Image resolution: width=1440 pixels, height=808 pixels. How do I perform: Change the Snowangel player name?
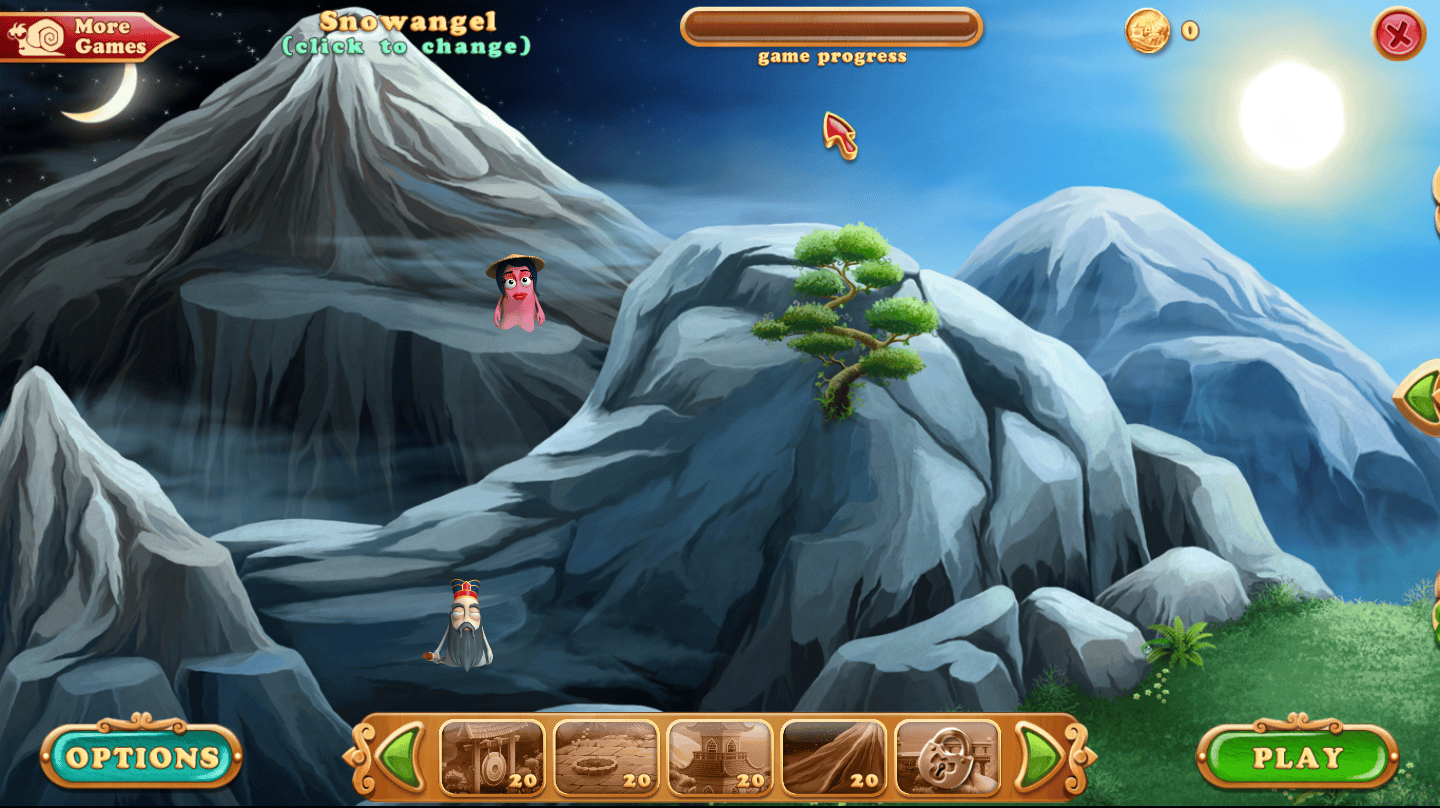(x=407, y=33)
